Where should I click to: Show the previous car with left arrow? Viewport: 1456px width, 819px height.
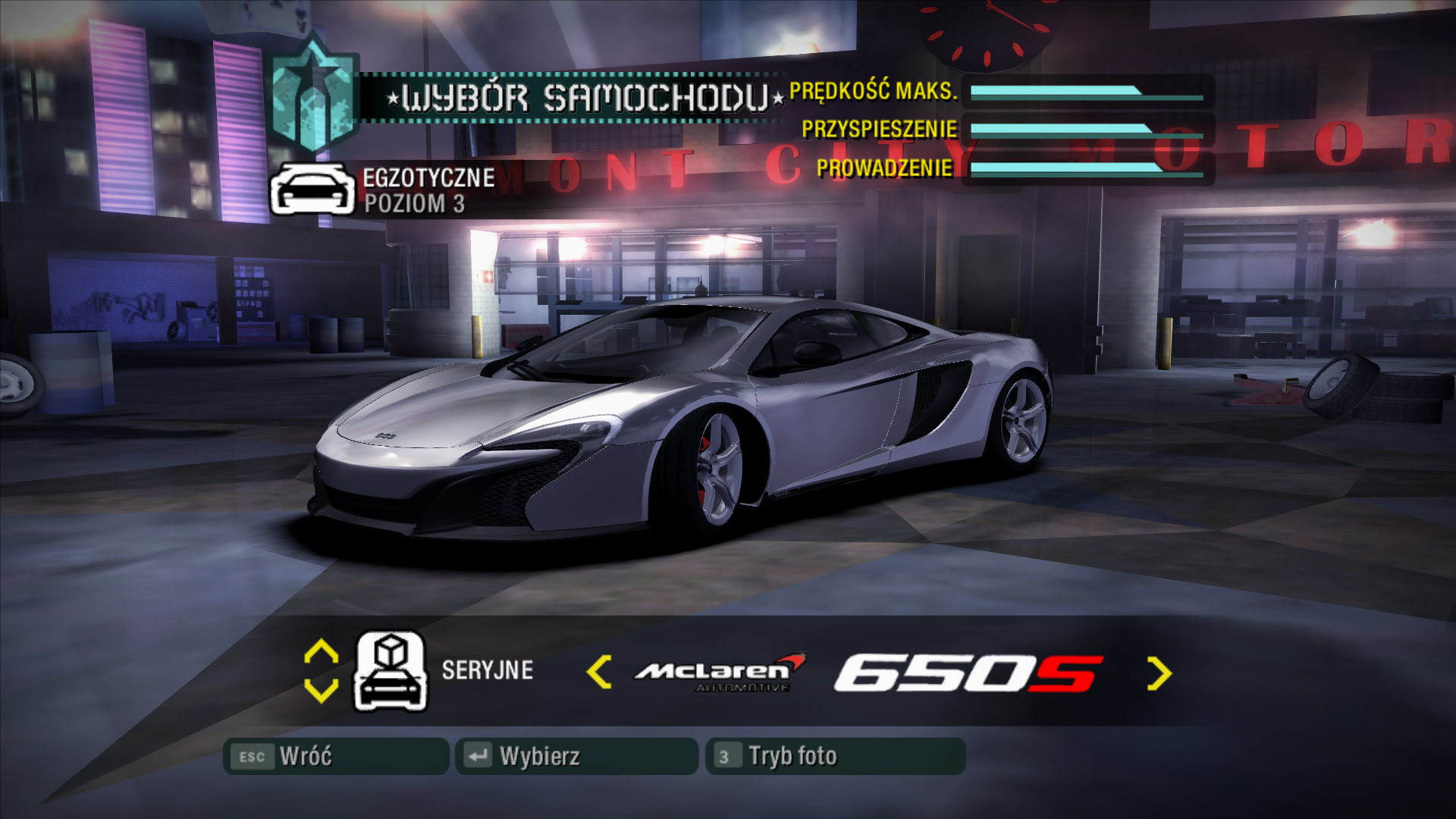click(x=599, y=673)
